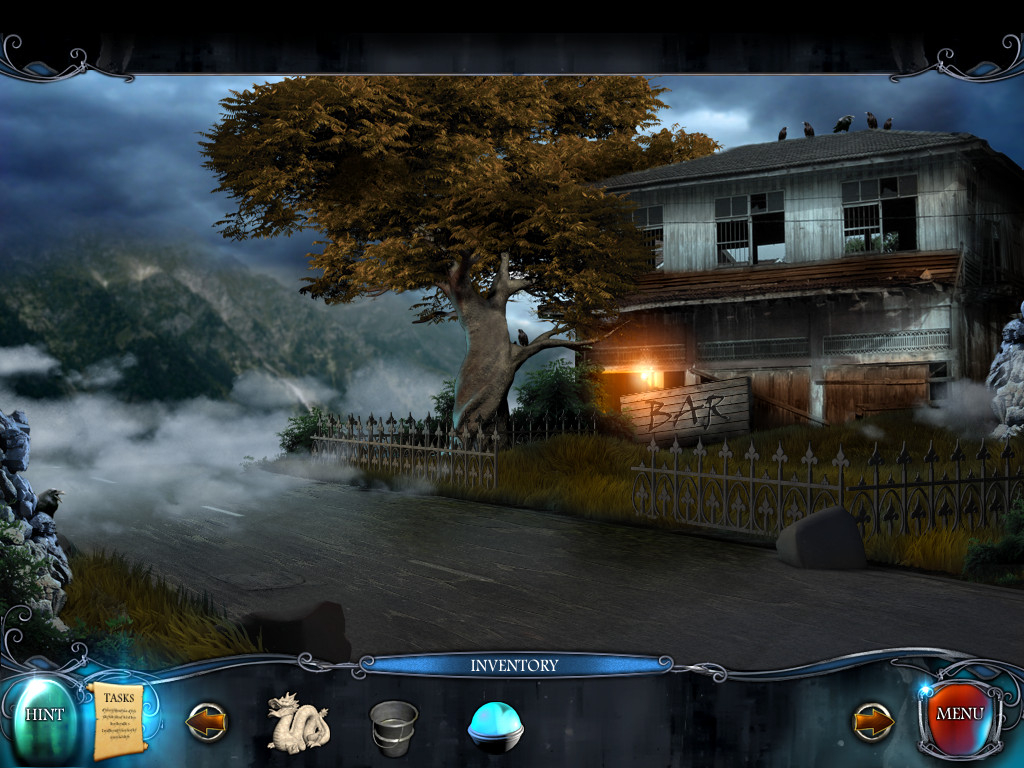Open the Tasks scroll

coord(119,720)
